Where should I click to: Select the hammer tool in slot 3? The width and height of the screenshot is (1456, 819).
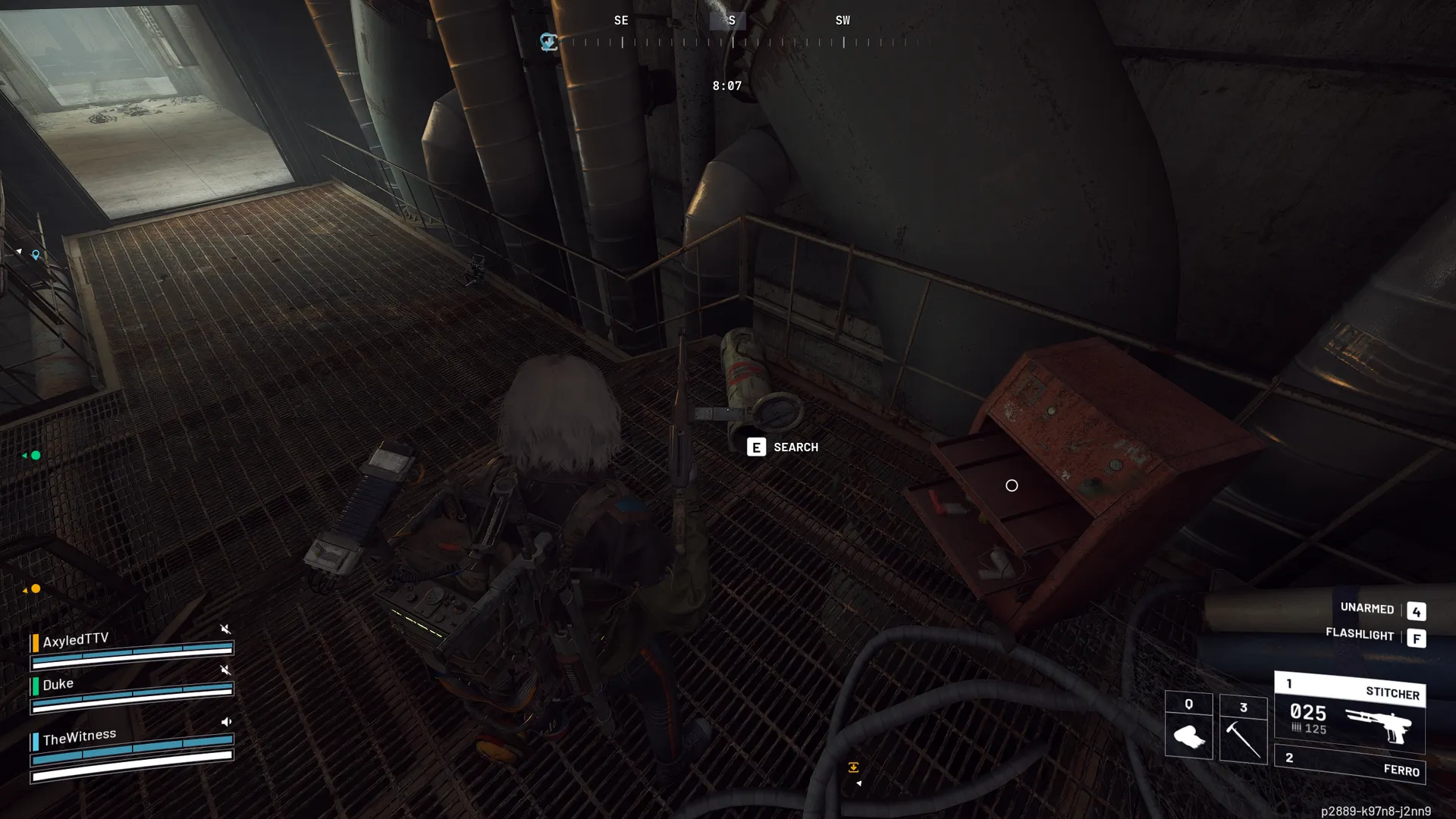[1243, 730]
